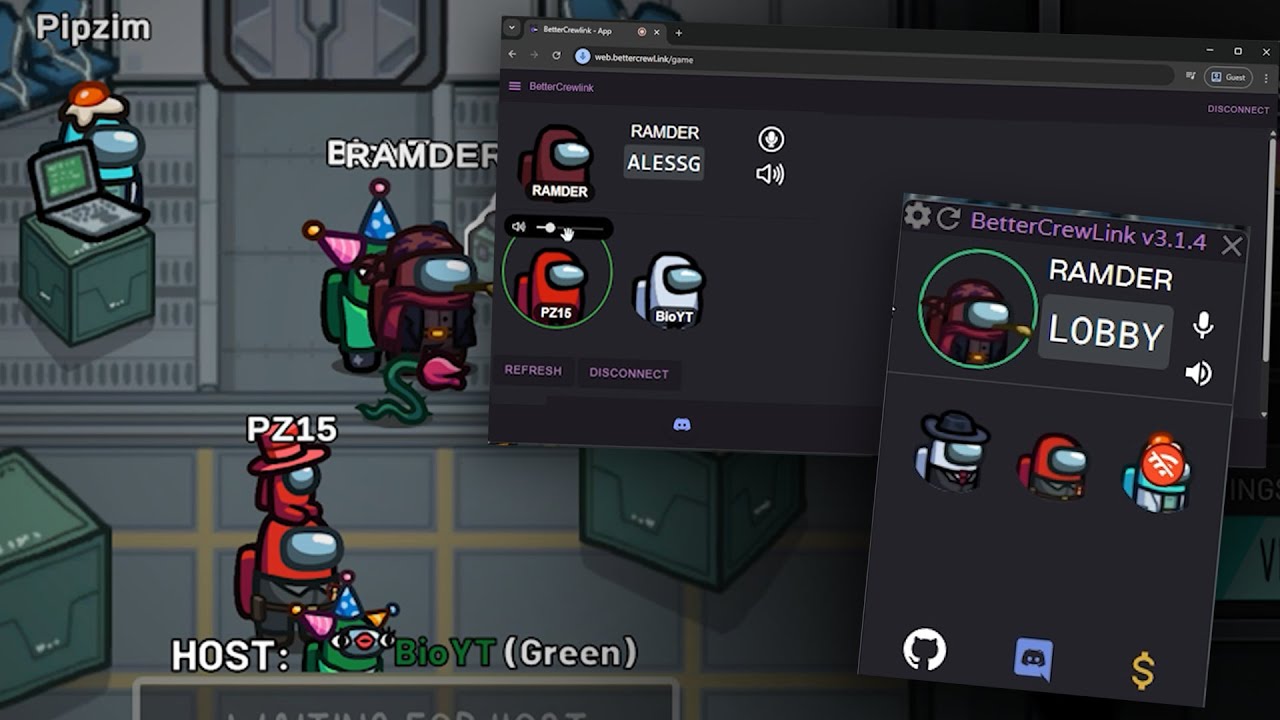Screen dimensions: 1280x720
Task: Click the DISCONNECT button beside Refresh
Action: [x=628, y=373]
